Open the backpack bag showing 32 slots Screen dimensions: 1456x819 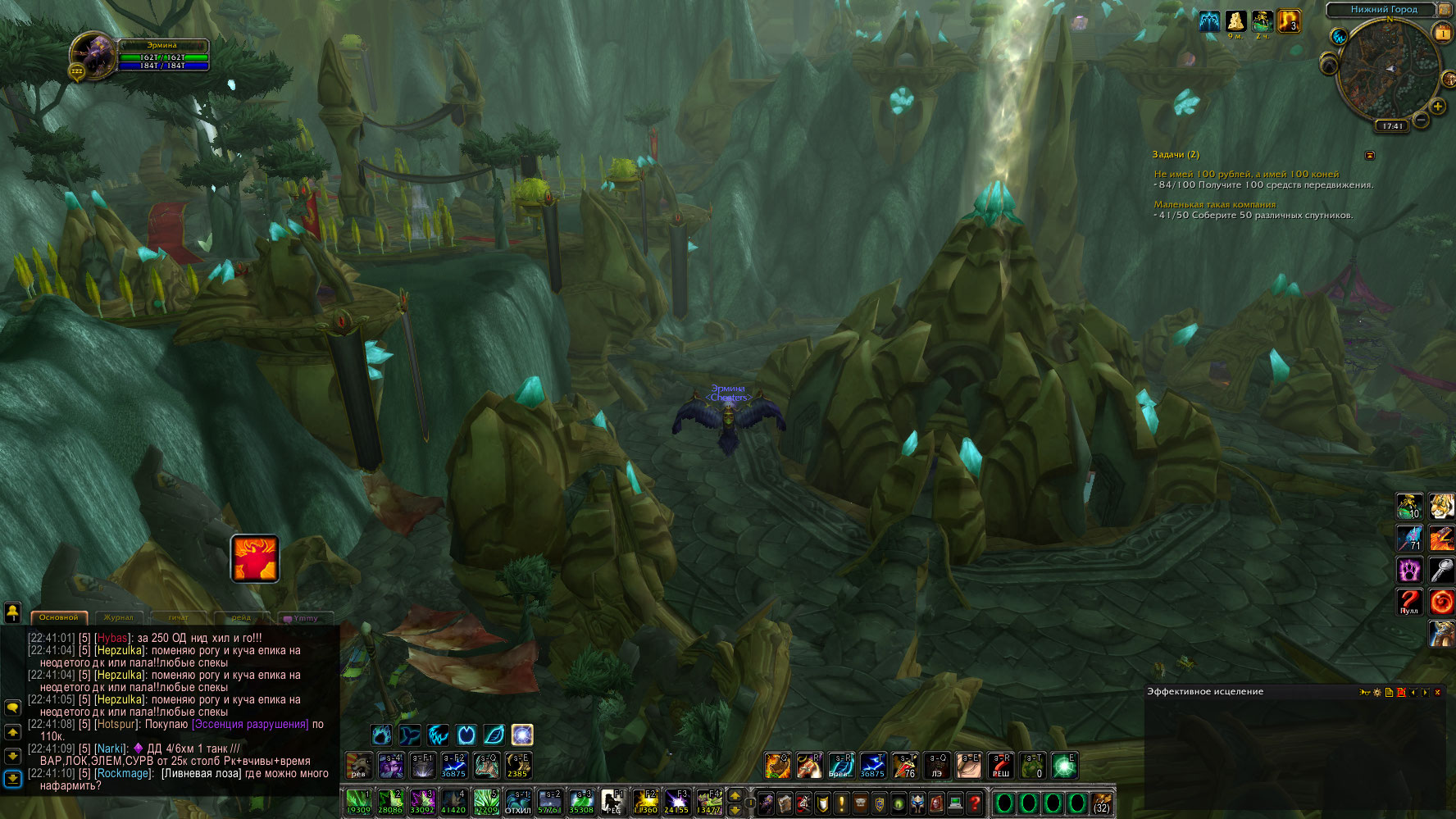pos(1102,803)
